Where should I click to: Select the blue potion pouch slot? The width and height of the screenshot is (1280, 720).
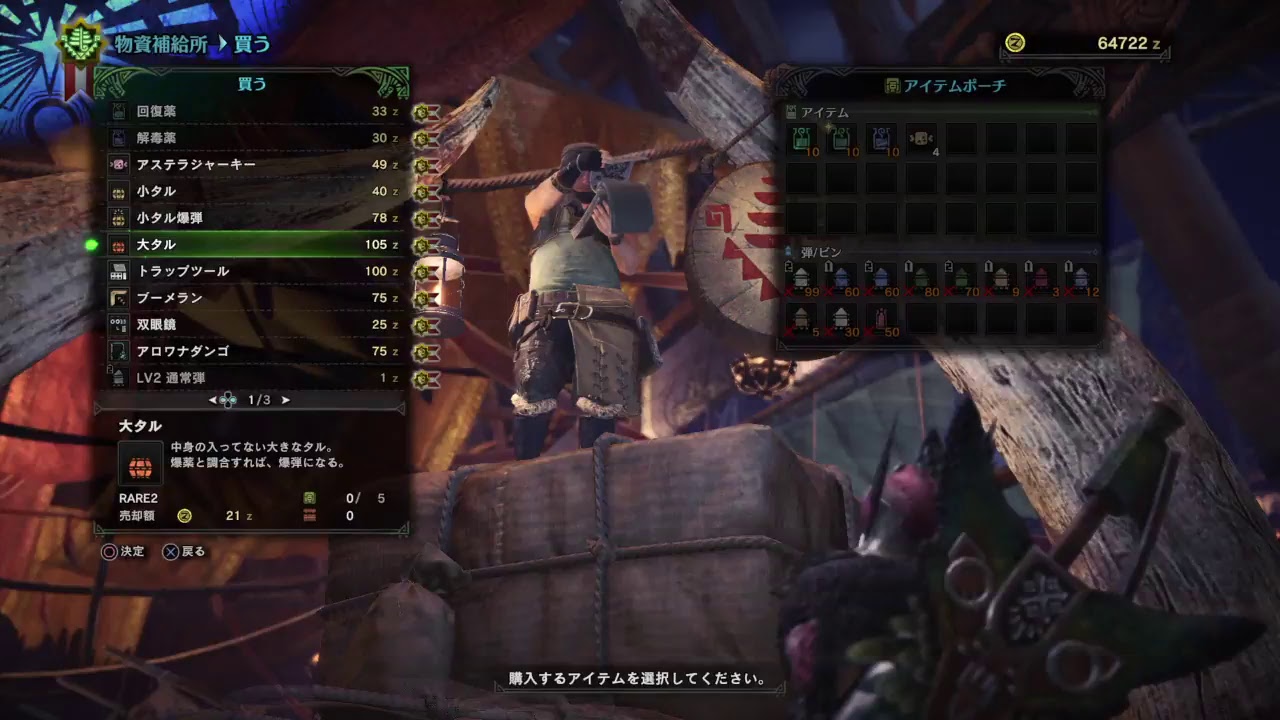click(x=882, y=139)
